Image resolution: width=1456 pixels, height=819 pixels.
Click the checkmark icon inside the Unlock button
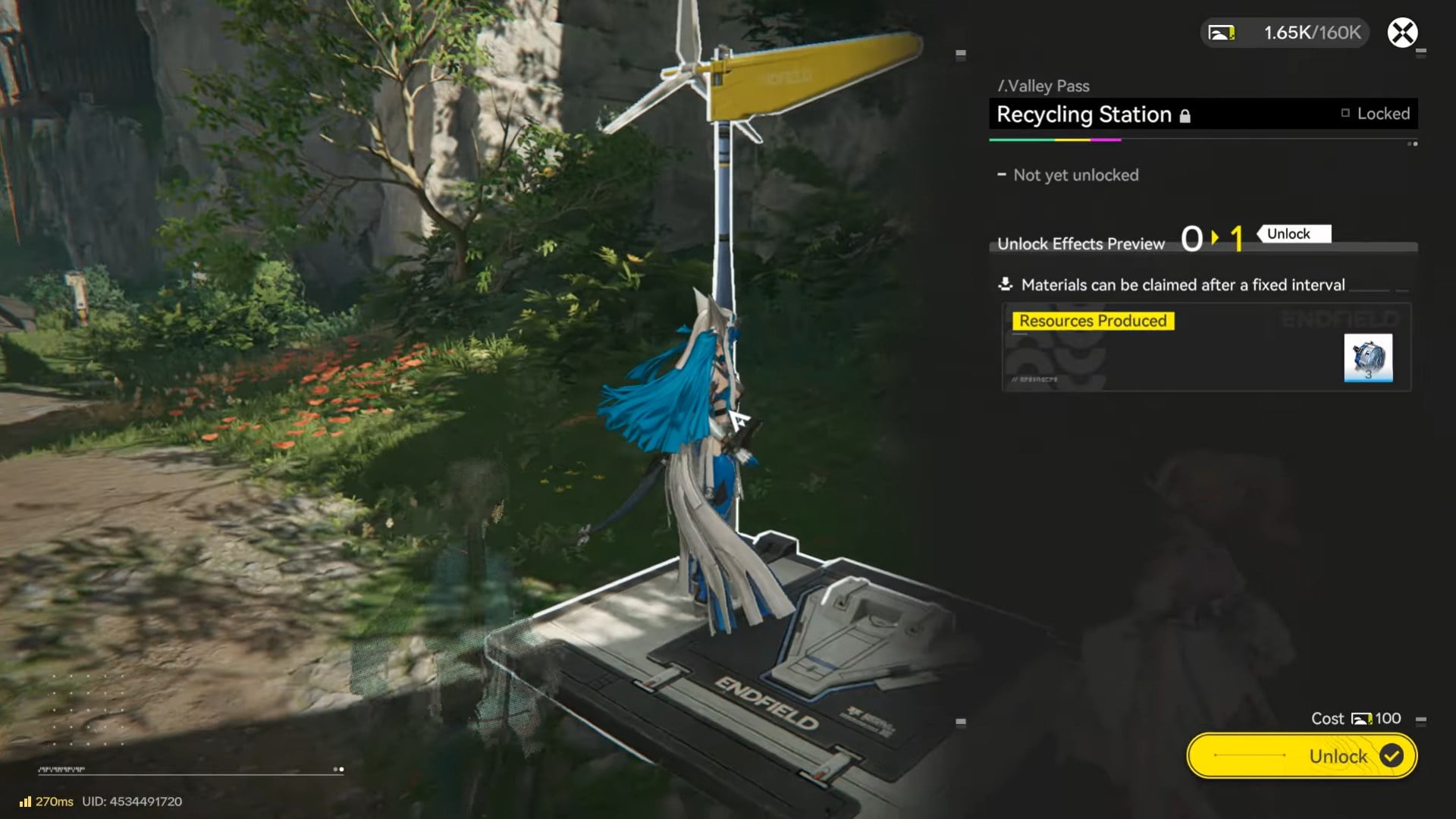[x=1392, y=755]
